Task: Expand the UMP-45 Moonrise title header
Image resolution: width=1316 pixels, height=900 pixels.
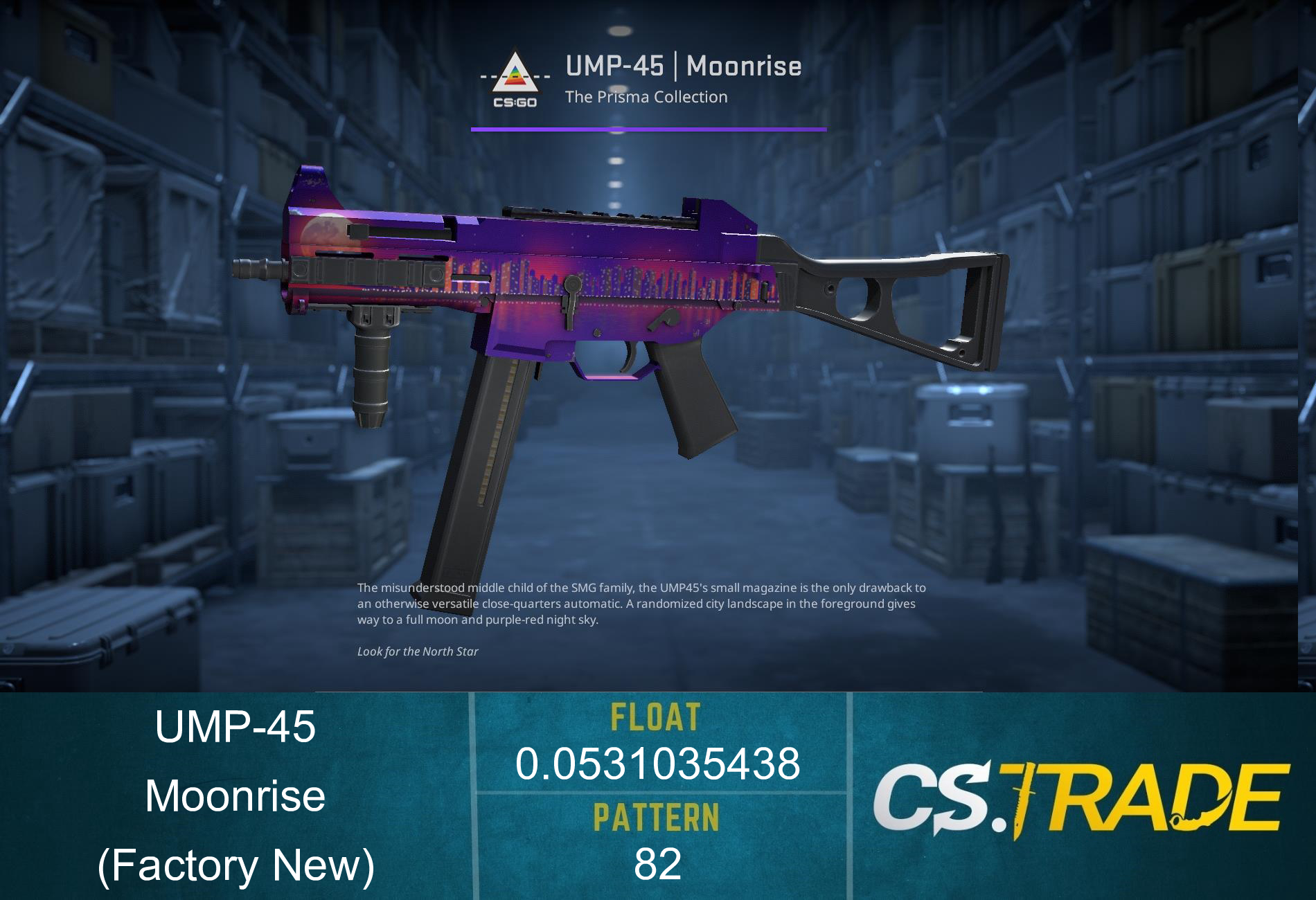Action: [684, 66]
